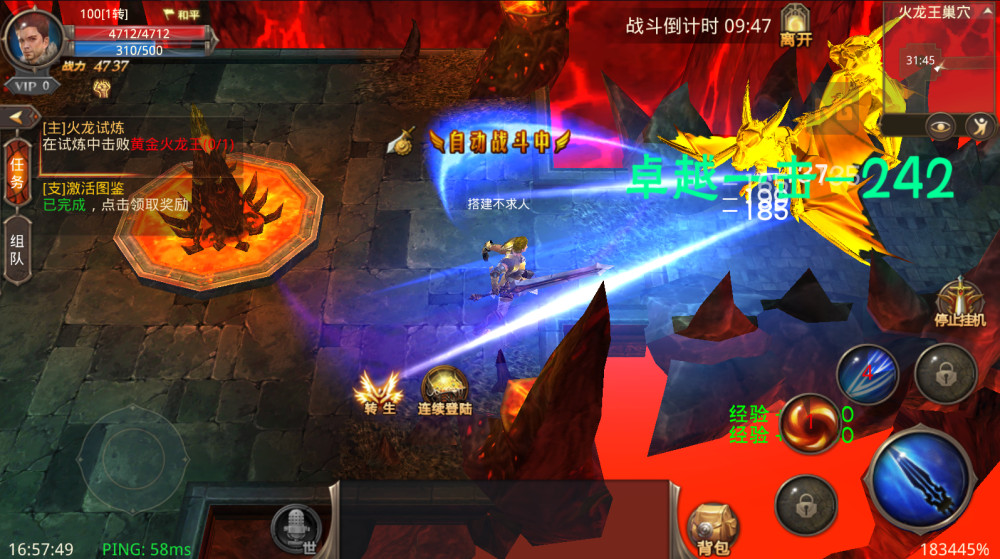Activate the fire swirl skill
The image size is (1000, 559).
[x=808, y=422]
